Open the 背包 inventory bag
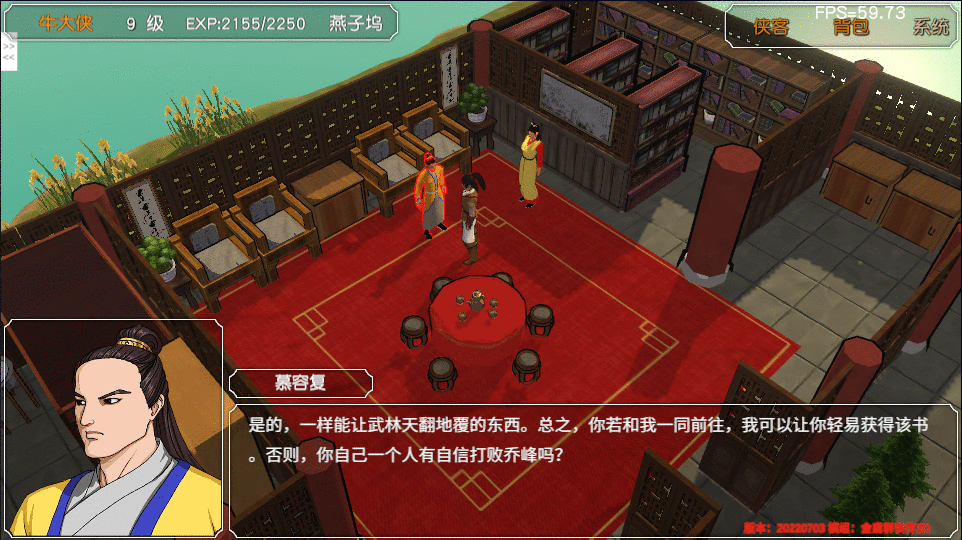The height and width of the screenshot is (540, 962). (851, 27)
